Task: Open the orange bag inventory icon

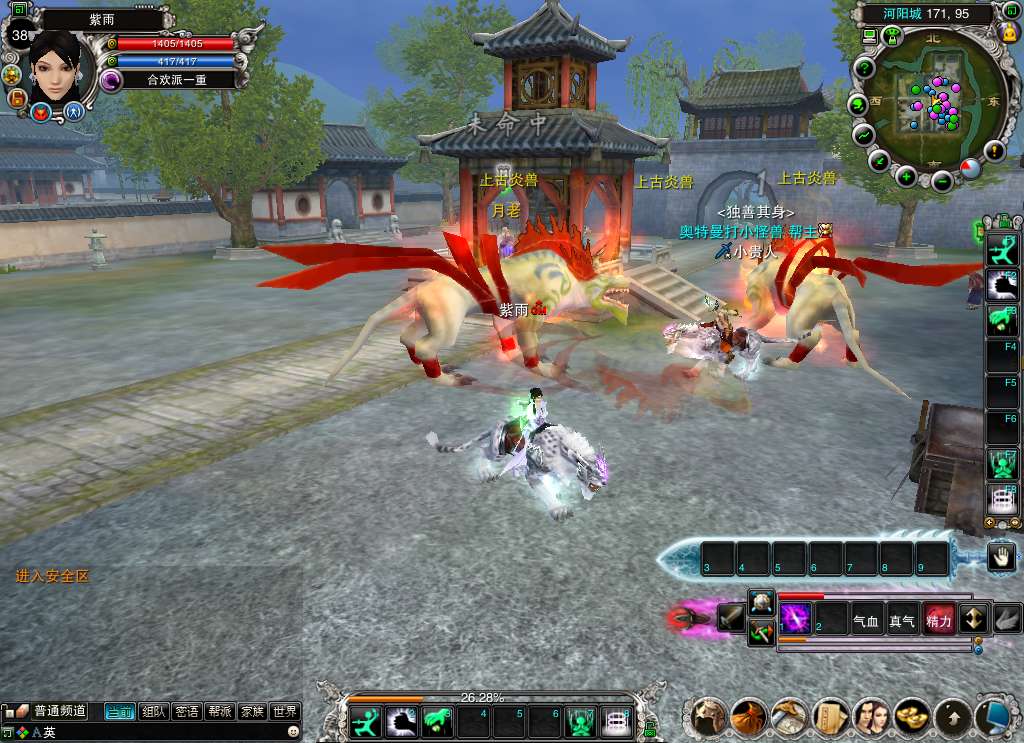Action: click(749, 716)
